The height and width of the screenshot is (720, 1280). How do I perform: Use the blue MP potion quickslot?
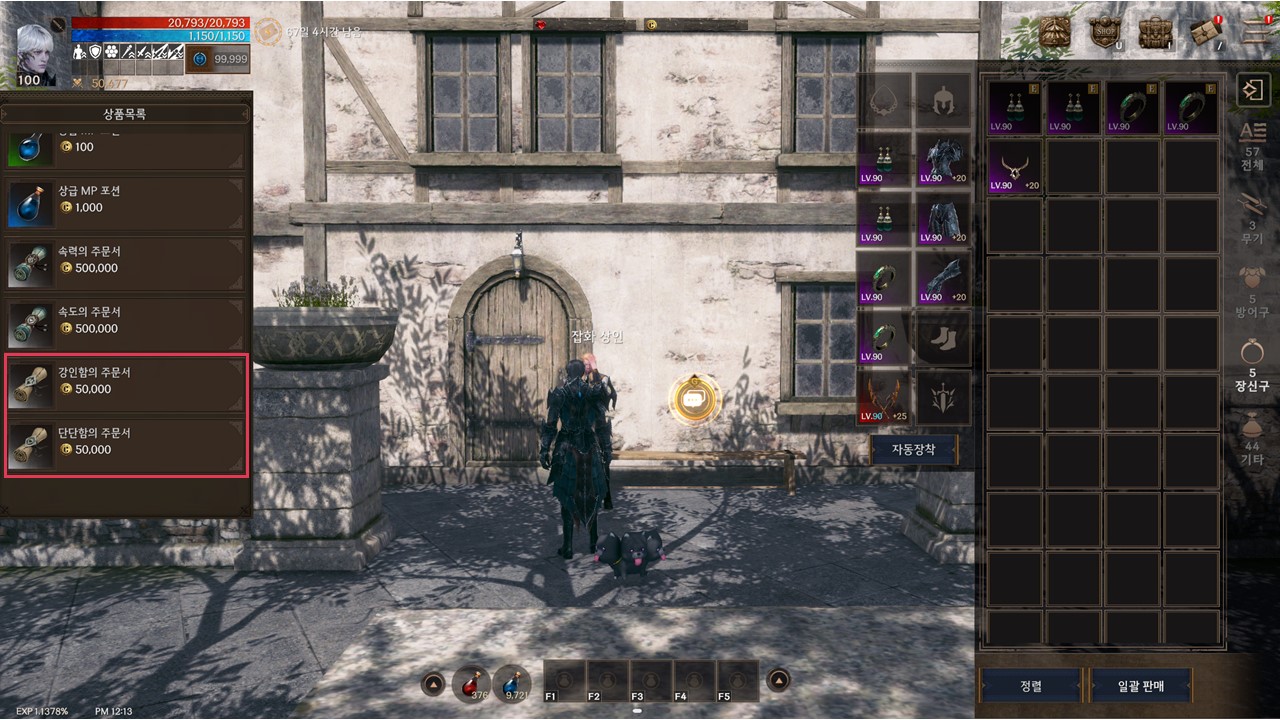coord(512,684)
